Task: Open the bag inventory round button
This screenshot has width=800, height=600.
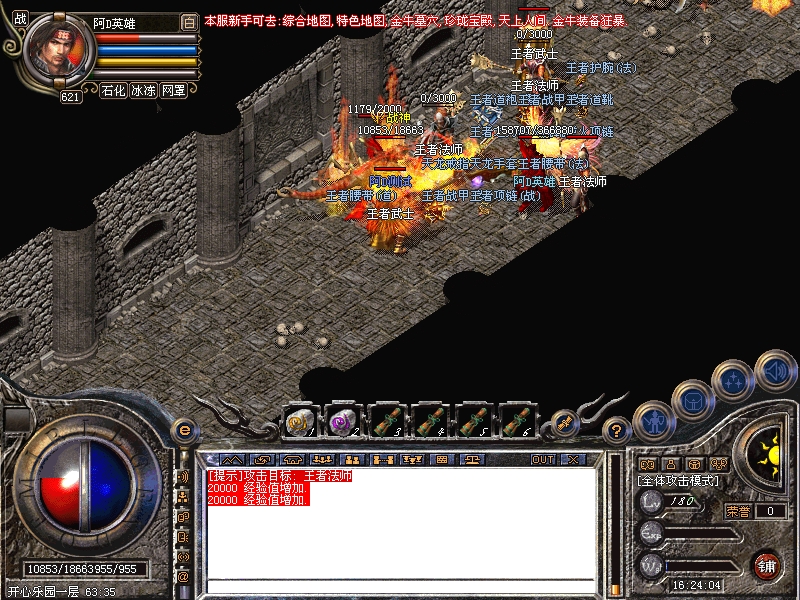Action: pos(692,400)
